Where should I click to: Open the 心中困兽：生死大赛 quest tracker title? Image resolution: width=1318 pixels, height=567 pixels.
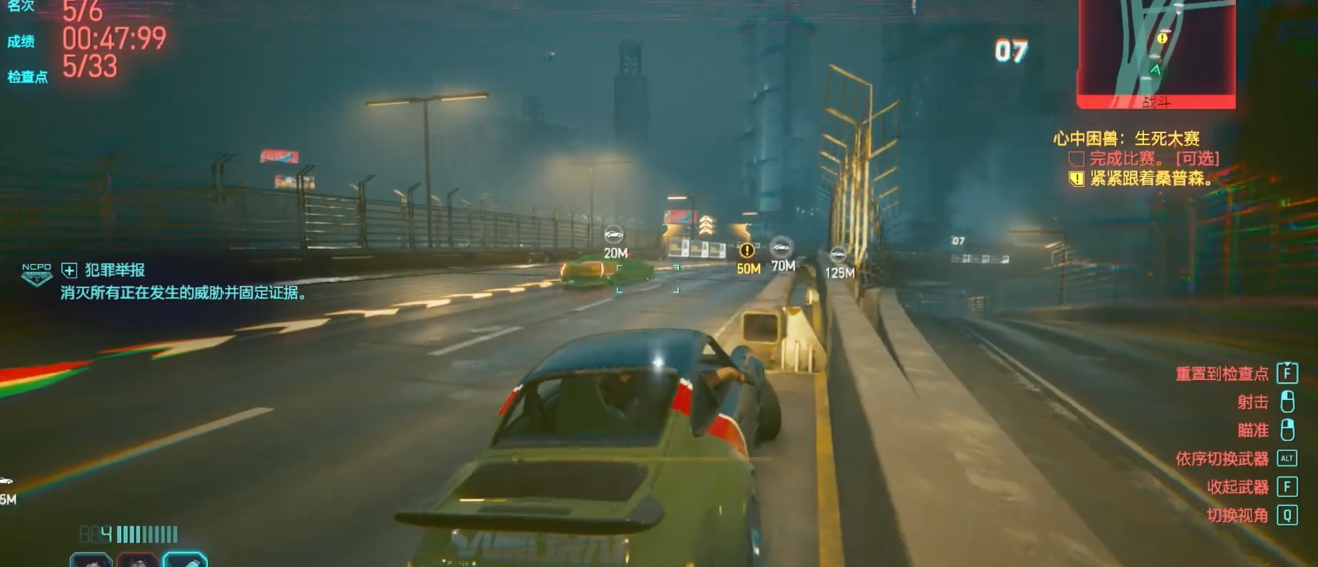[1126, 139]
